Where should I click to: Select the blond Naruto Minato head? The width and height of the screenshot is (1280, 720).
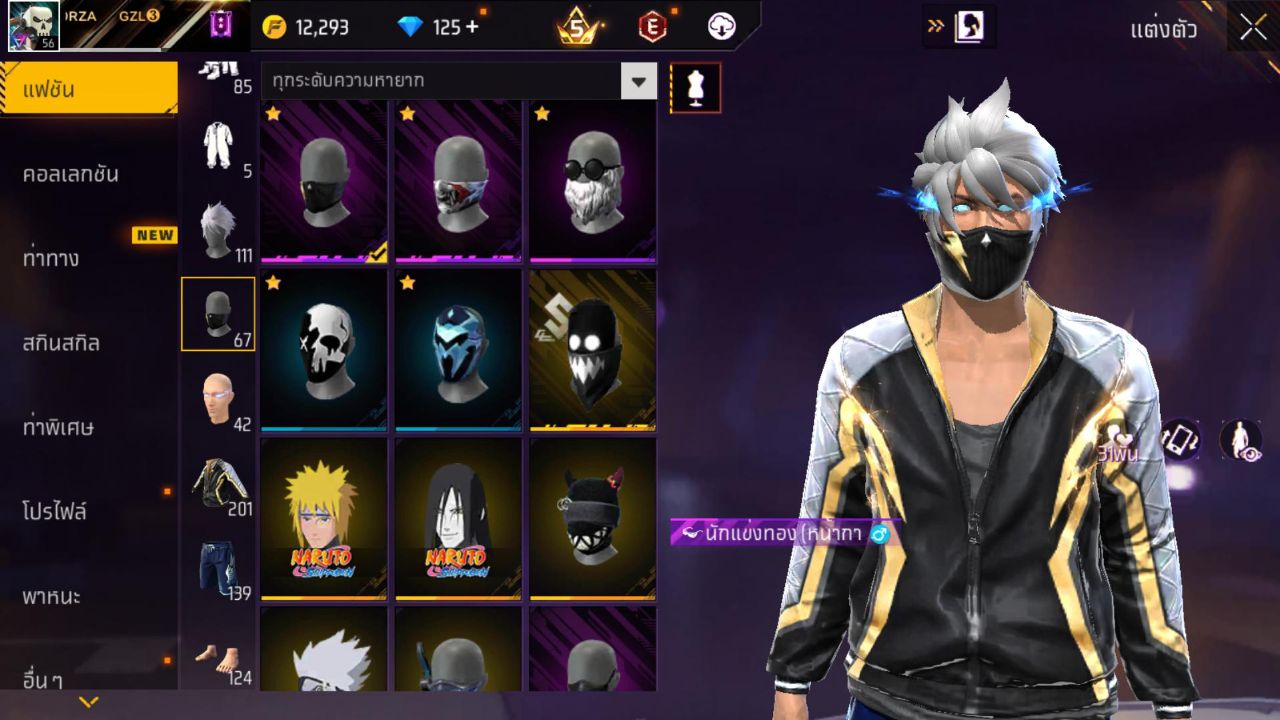coord(324,518)
